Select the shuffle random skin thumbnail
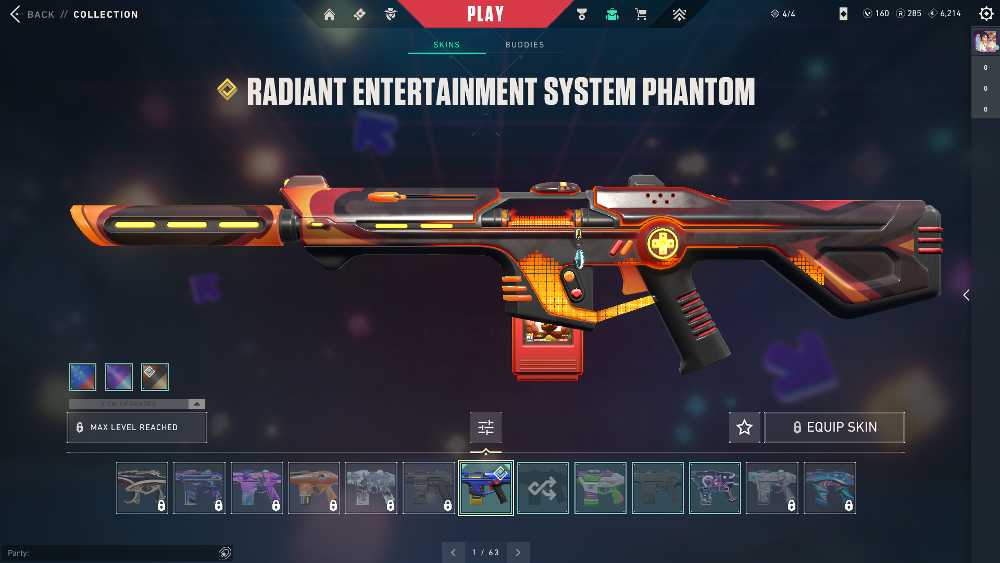 pyautogui.click(x=543, y=488)
